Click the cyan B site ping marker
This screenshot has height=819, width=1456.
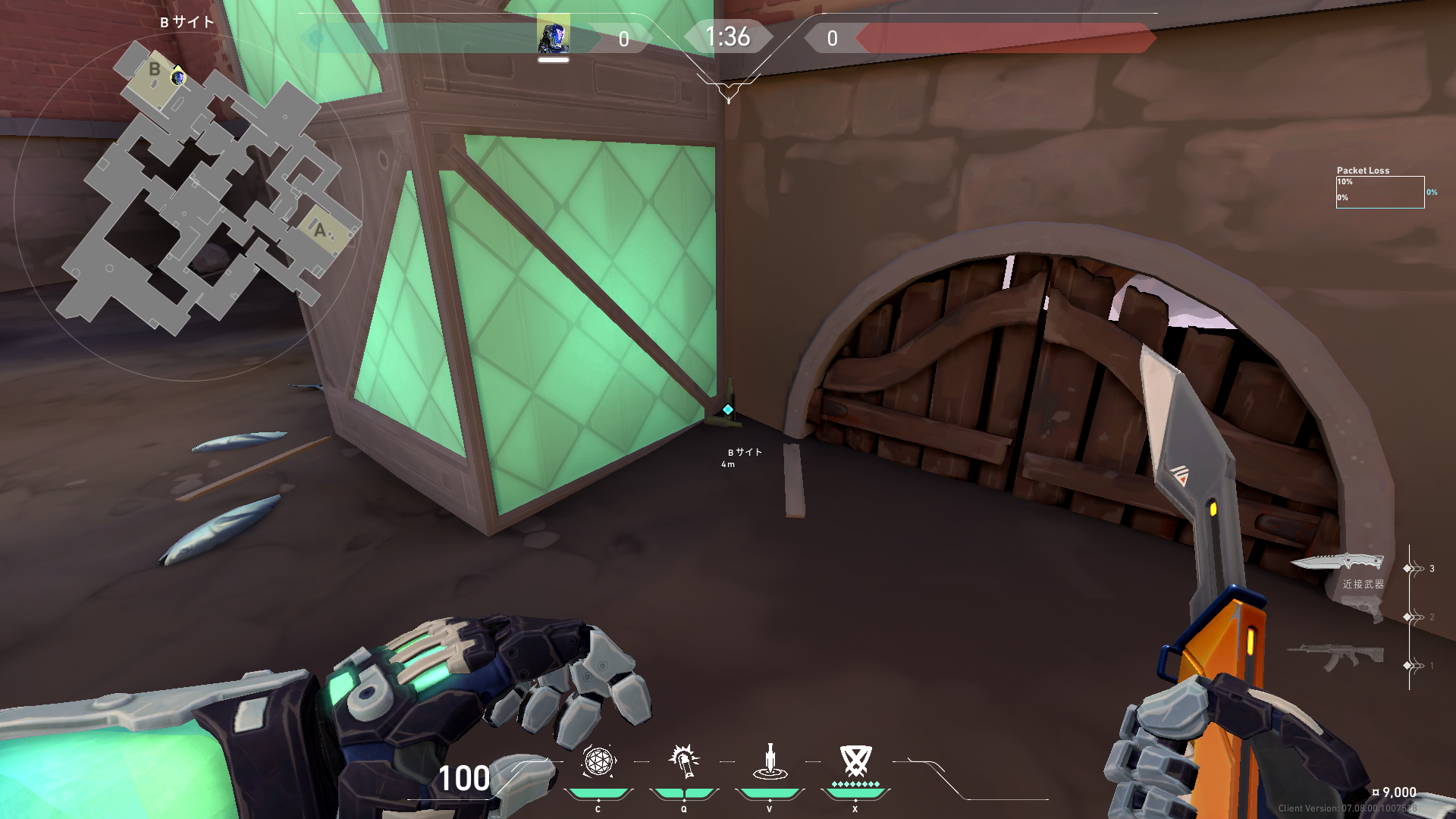(728, 409)
